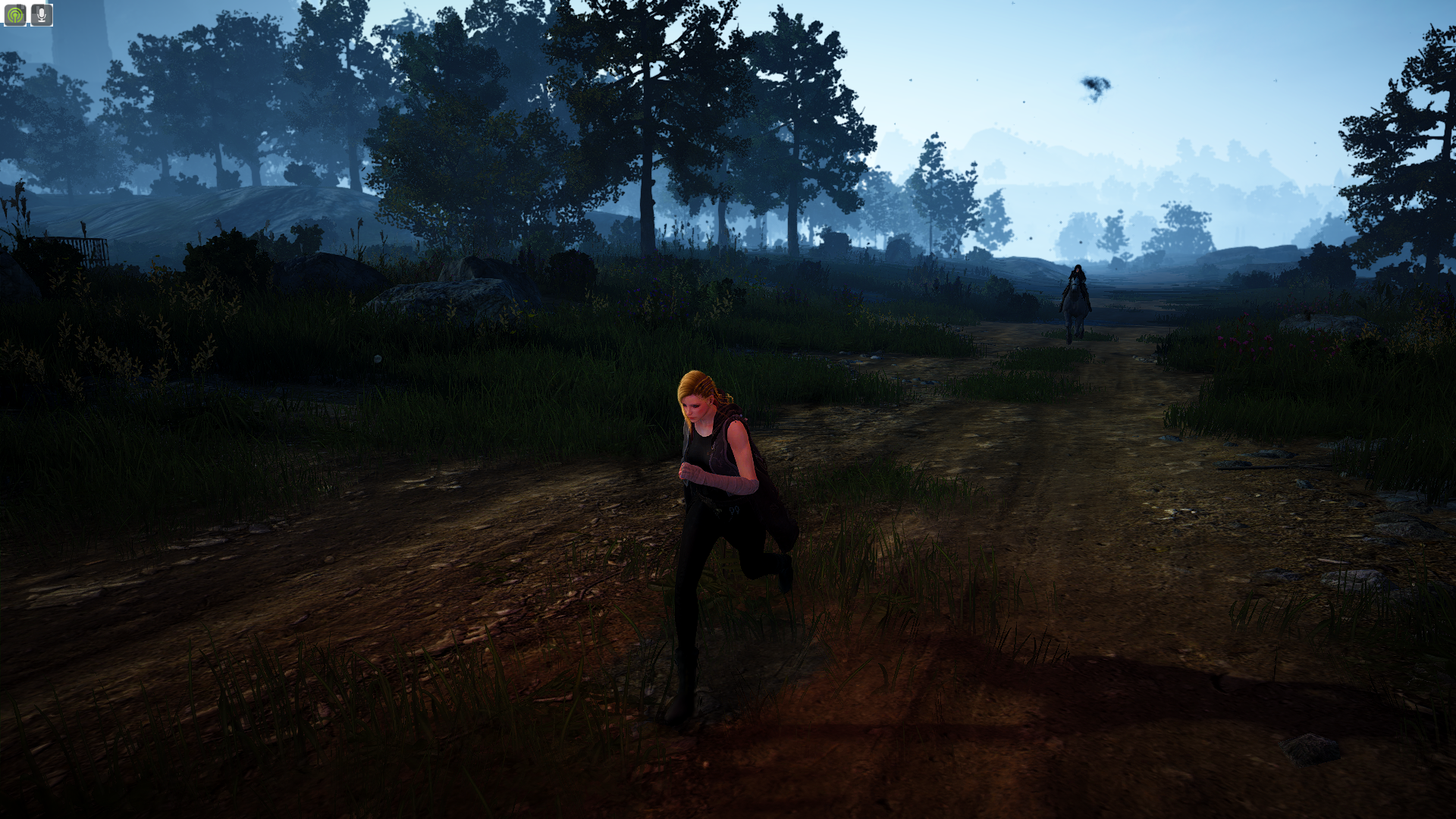The height and width of the screenshot is (819, 1456).
Task: Click the microphone overlay icon
Action: [x=41, y=14]
